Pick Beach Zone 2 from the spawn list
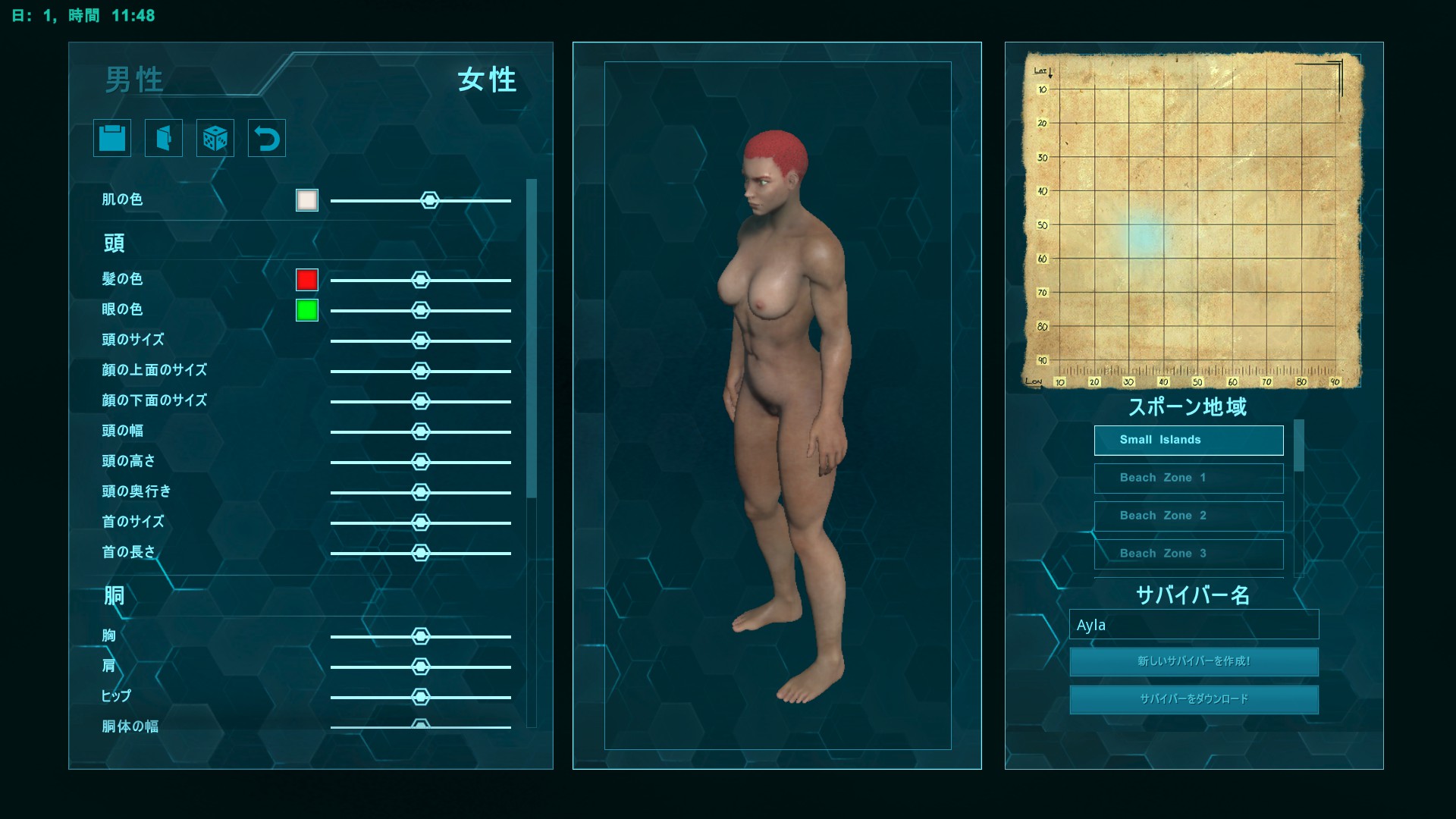This screenshot has height=819, width=1456. [x=1188, y=516]
